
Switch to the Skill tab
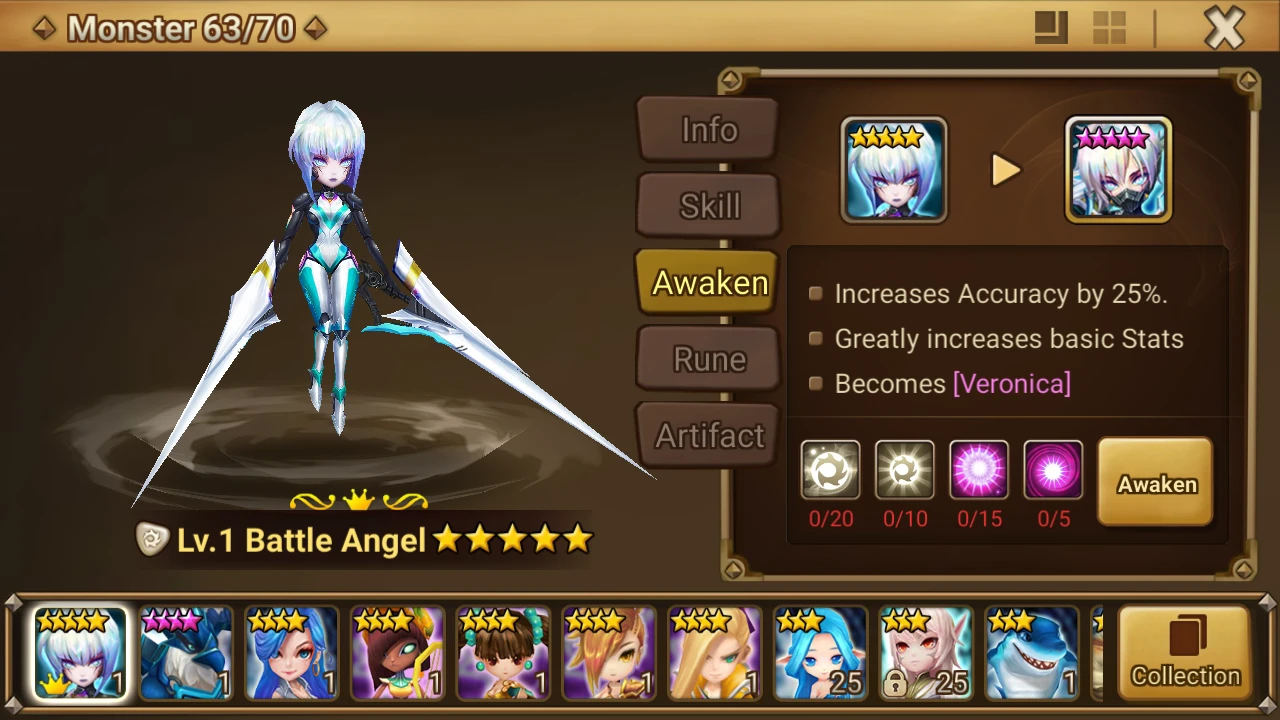[707, 205]
